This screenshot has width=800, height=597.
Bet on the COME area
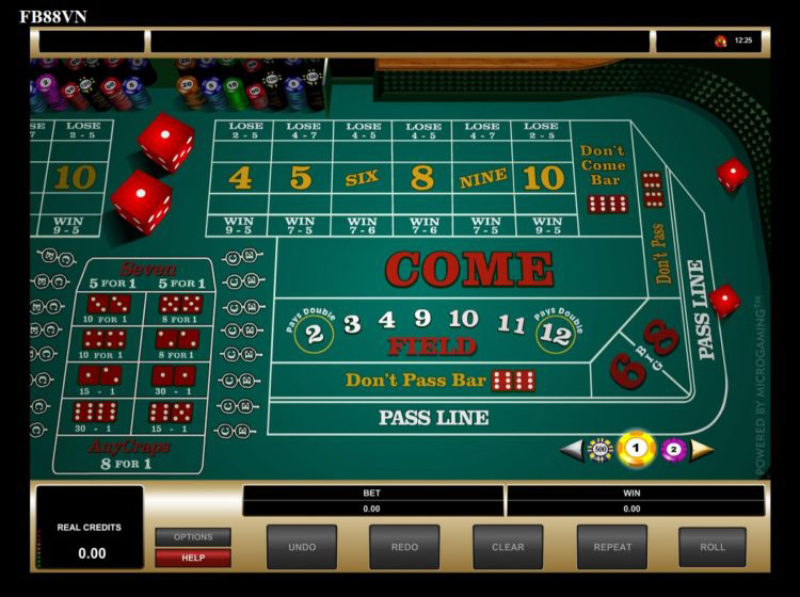pos(468,269)
